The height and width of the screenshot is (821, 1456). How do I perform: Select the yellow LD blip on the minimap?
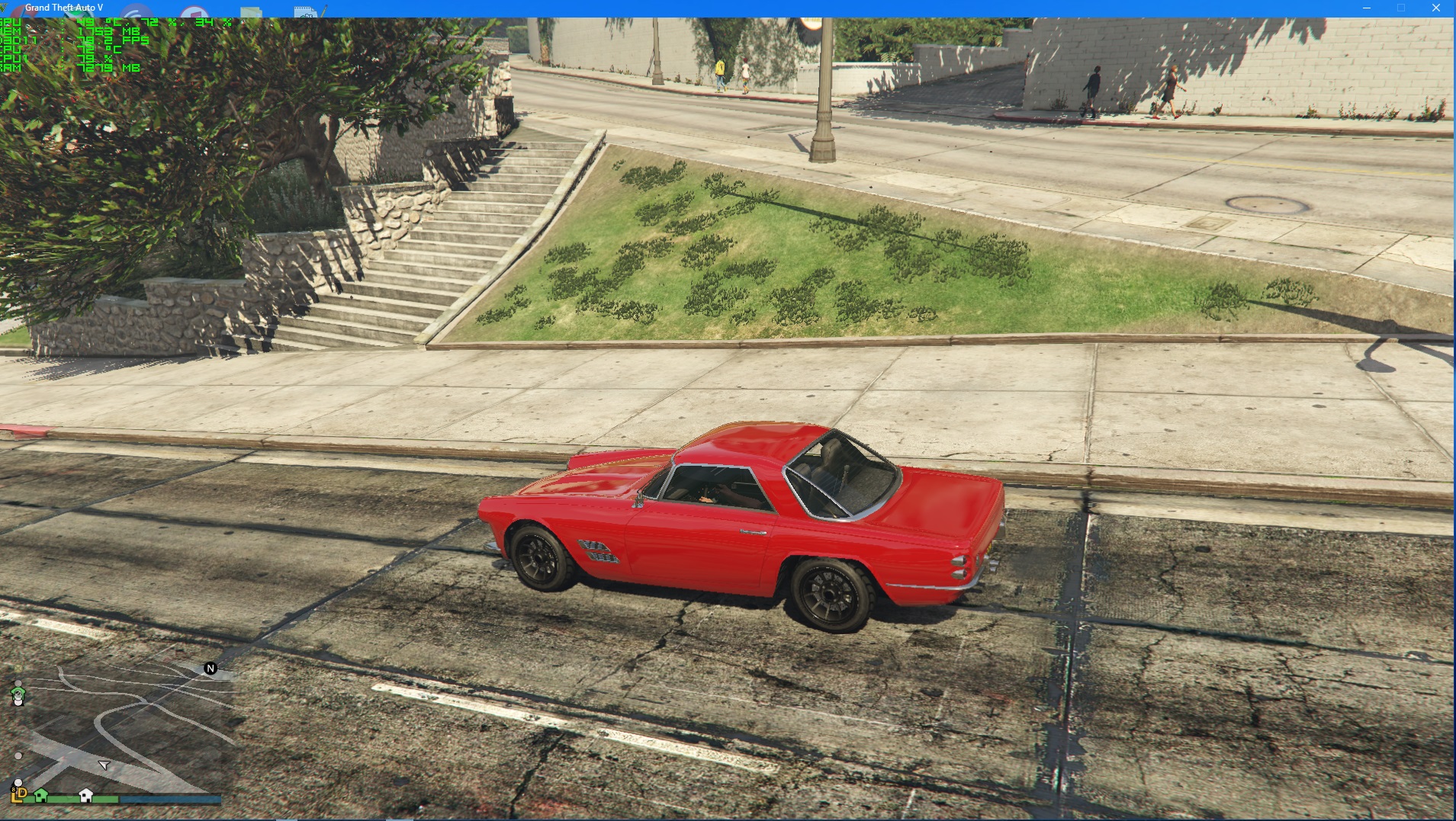[19, 794]
